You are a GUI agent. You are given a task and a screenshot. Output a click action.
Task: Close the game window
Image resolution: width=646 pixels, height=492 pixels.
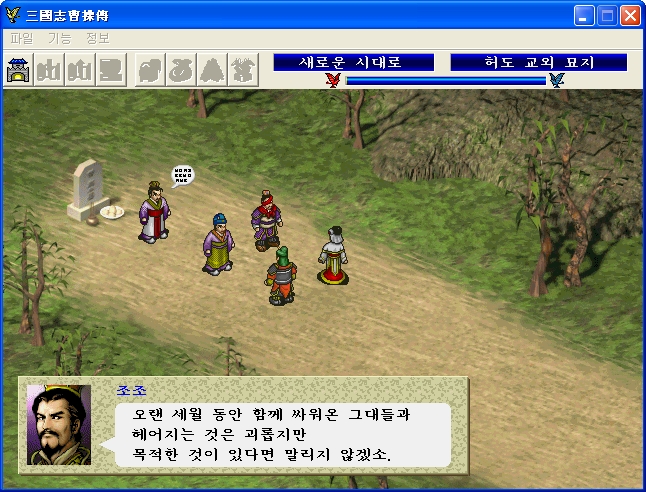point(630,16)
